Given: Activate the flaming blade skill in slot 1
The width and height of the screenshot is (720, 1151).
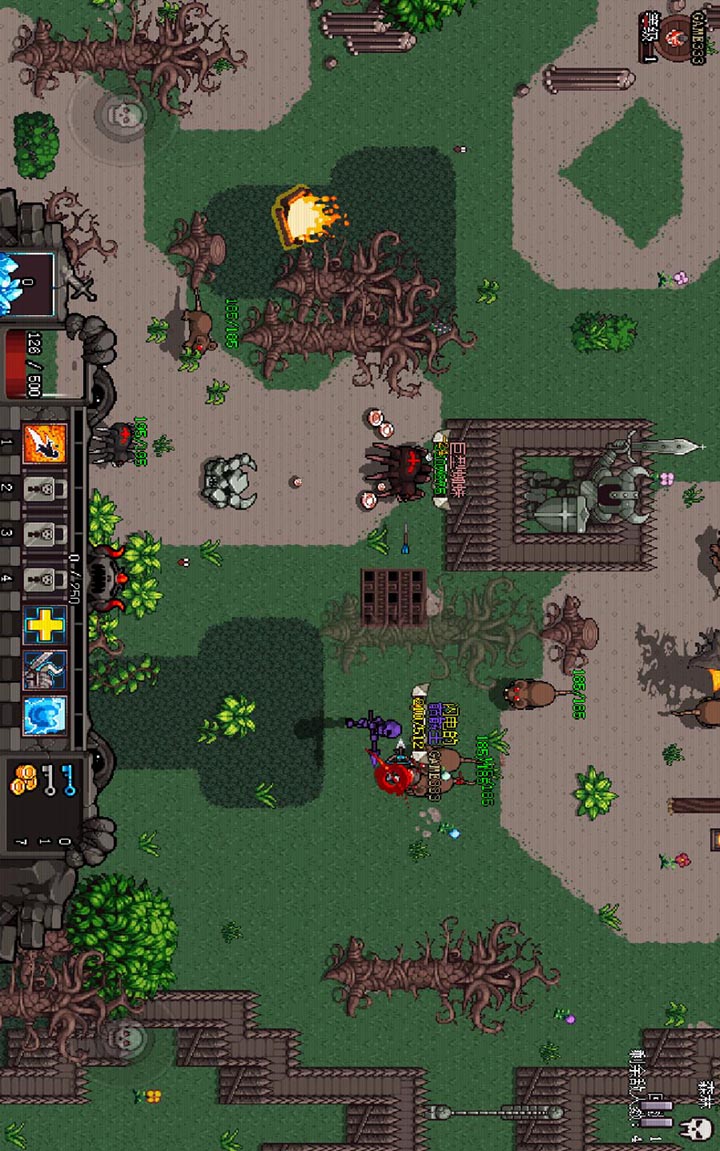Looking at the screenshot, I should pyautogui.click(x=44, y=443).
